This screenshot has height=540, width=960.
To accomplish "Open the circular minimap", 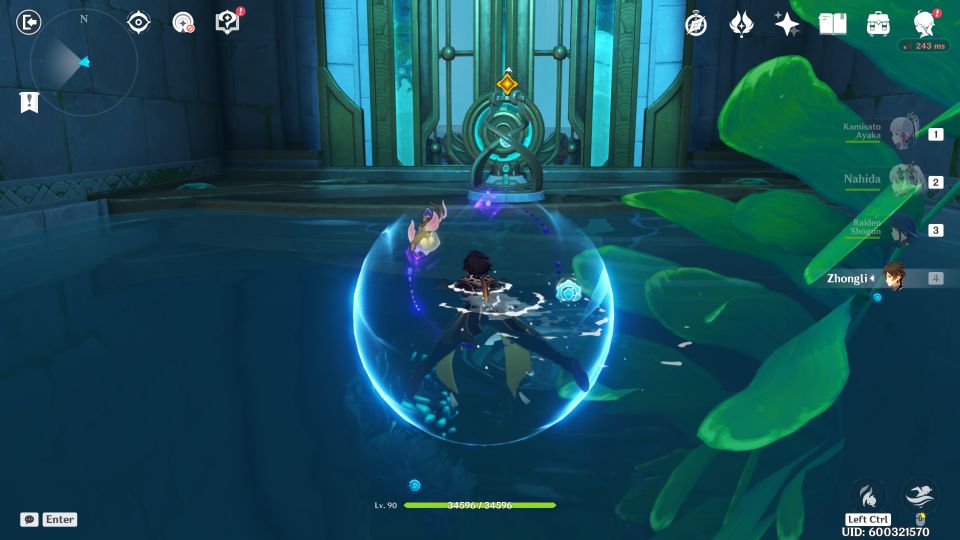I will point(84,62).
